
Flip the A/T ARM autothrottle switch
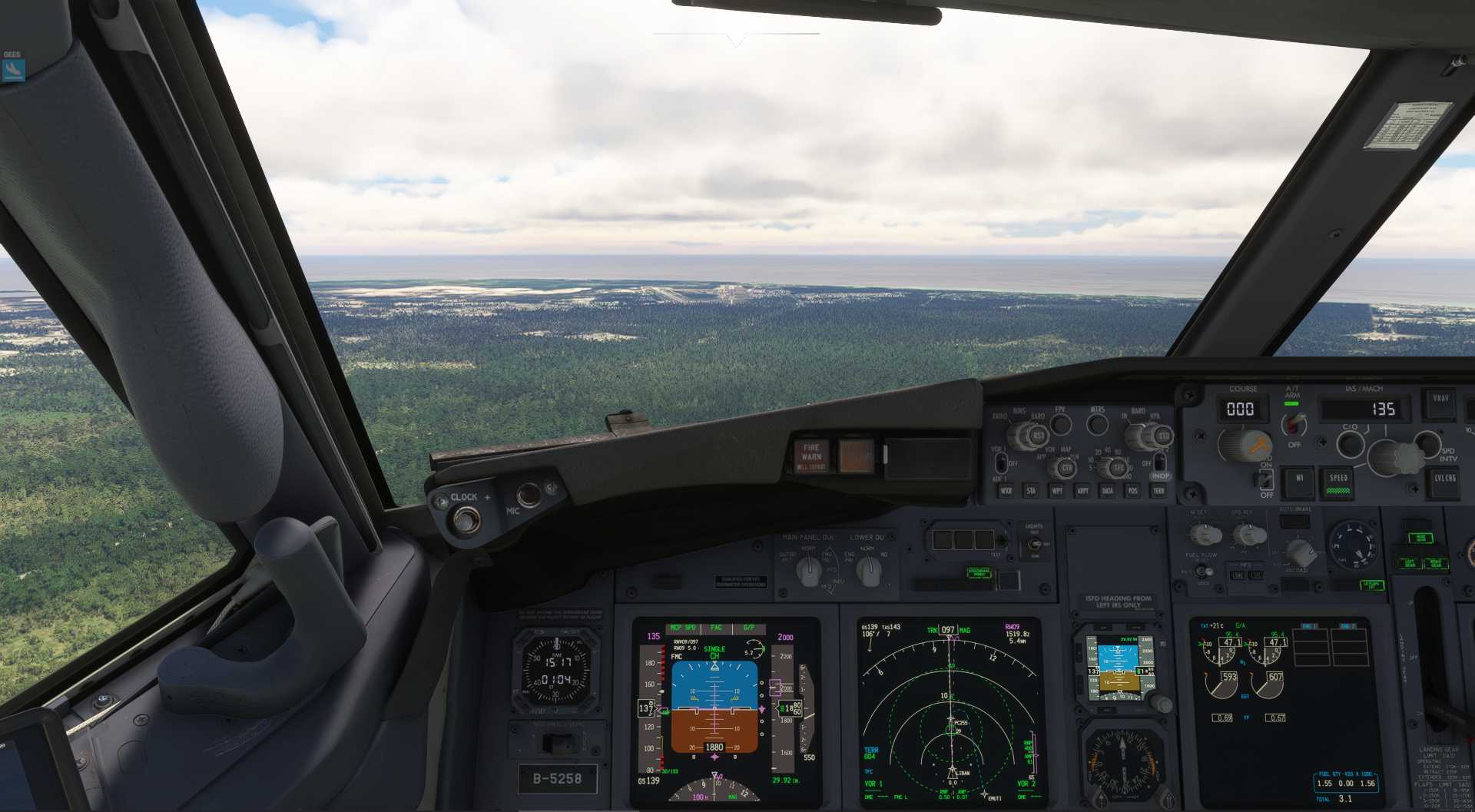coord(1294,423)
